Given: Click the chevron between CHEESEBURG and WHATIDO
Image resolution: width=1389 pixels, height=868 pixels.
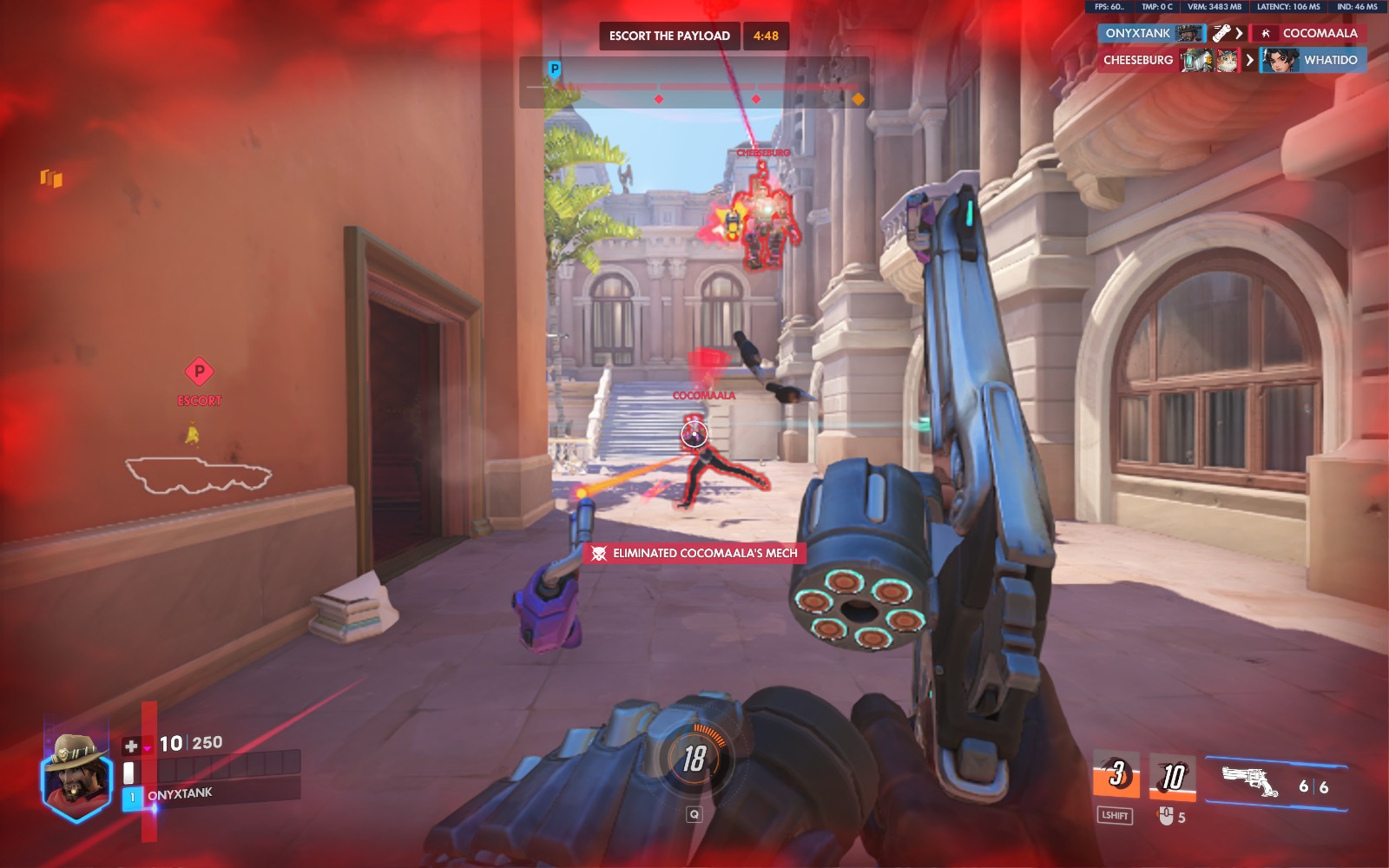Looking at the screenshot, I should point(1249,59).
